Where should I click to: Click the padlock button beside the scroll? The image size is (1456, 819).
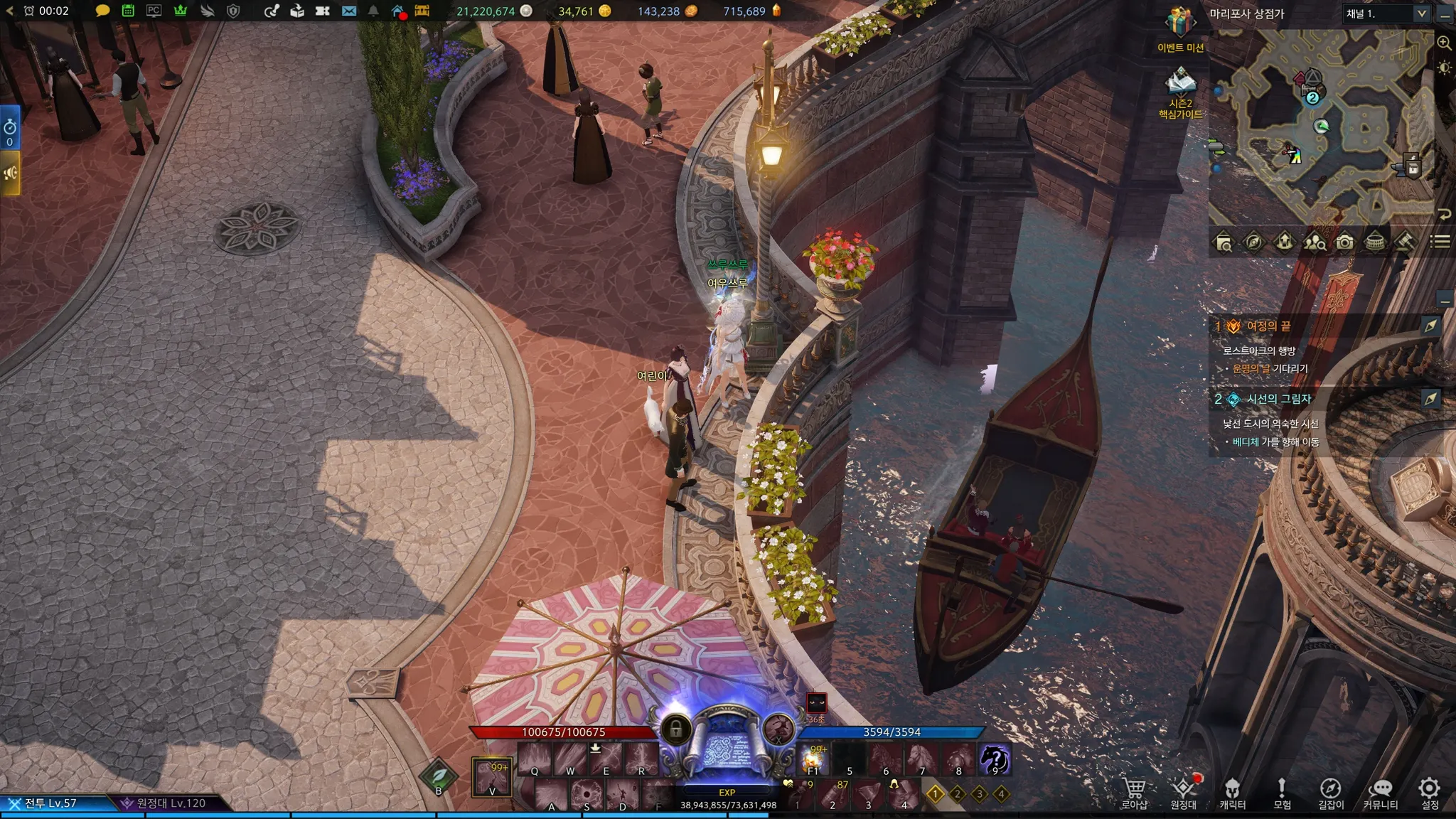[x=675, y=729]
